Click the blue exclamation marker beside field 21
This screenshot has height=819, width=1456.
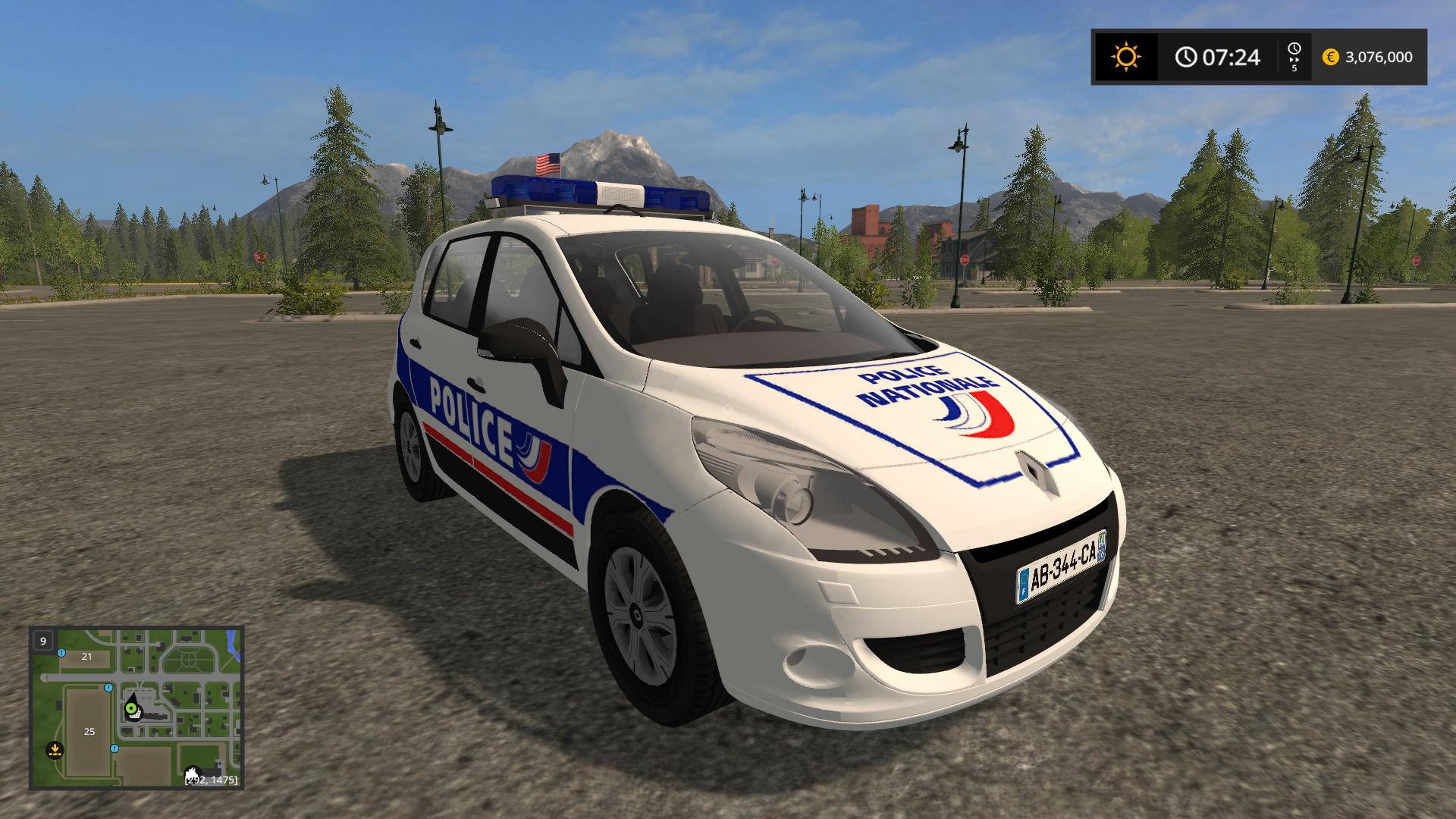[61, 653]
